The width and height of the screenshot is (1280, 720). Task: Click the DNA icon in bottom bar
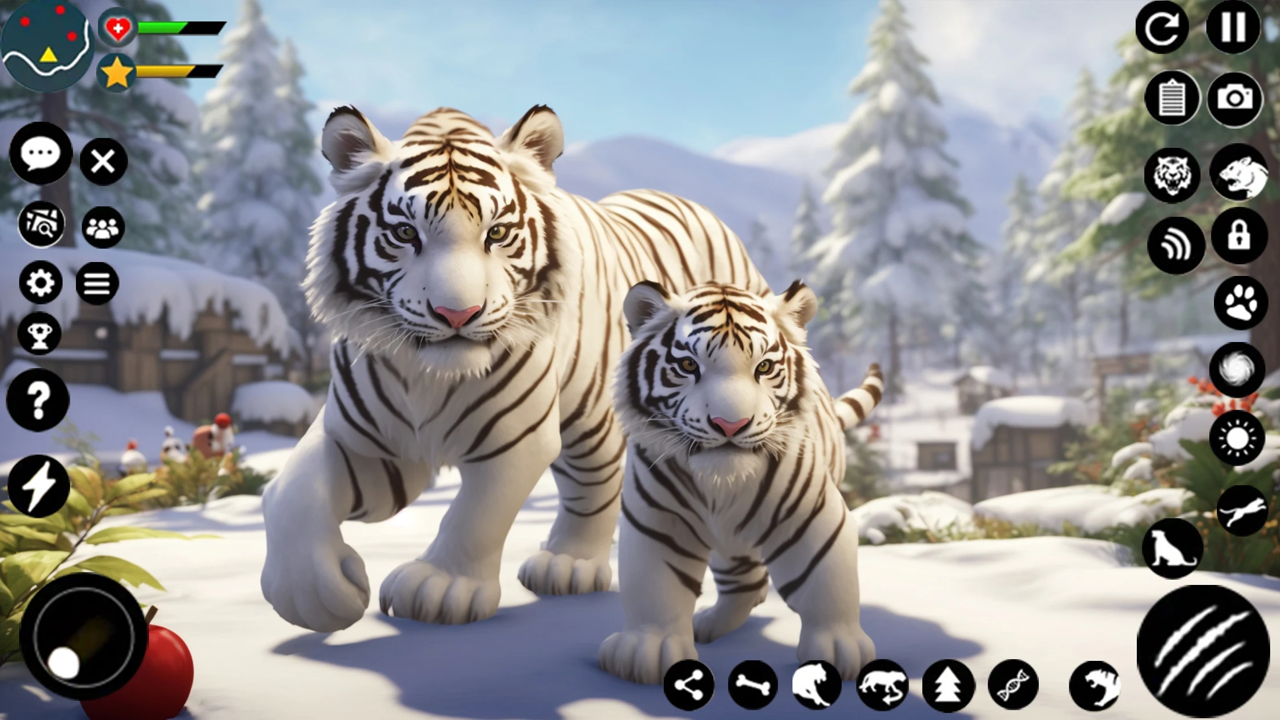pyautogui.click(x=1012, y=685)
